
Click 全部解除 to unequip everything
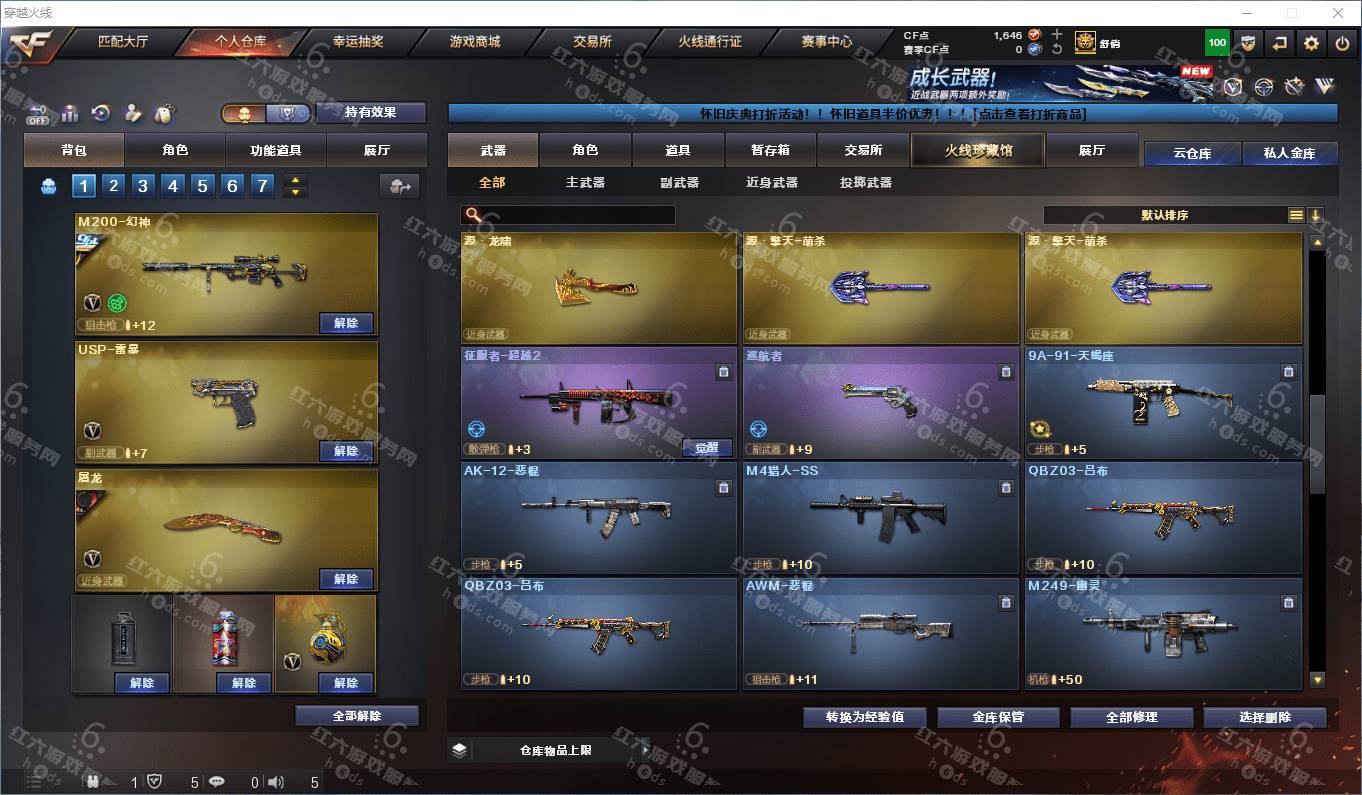click(x=358, y=716)
